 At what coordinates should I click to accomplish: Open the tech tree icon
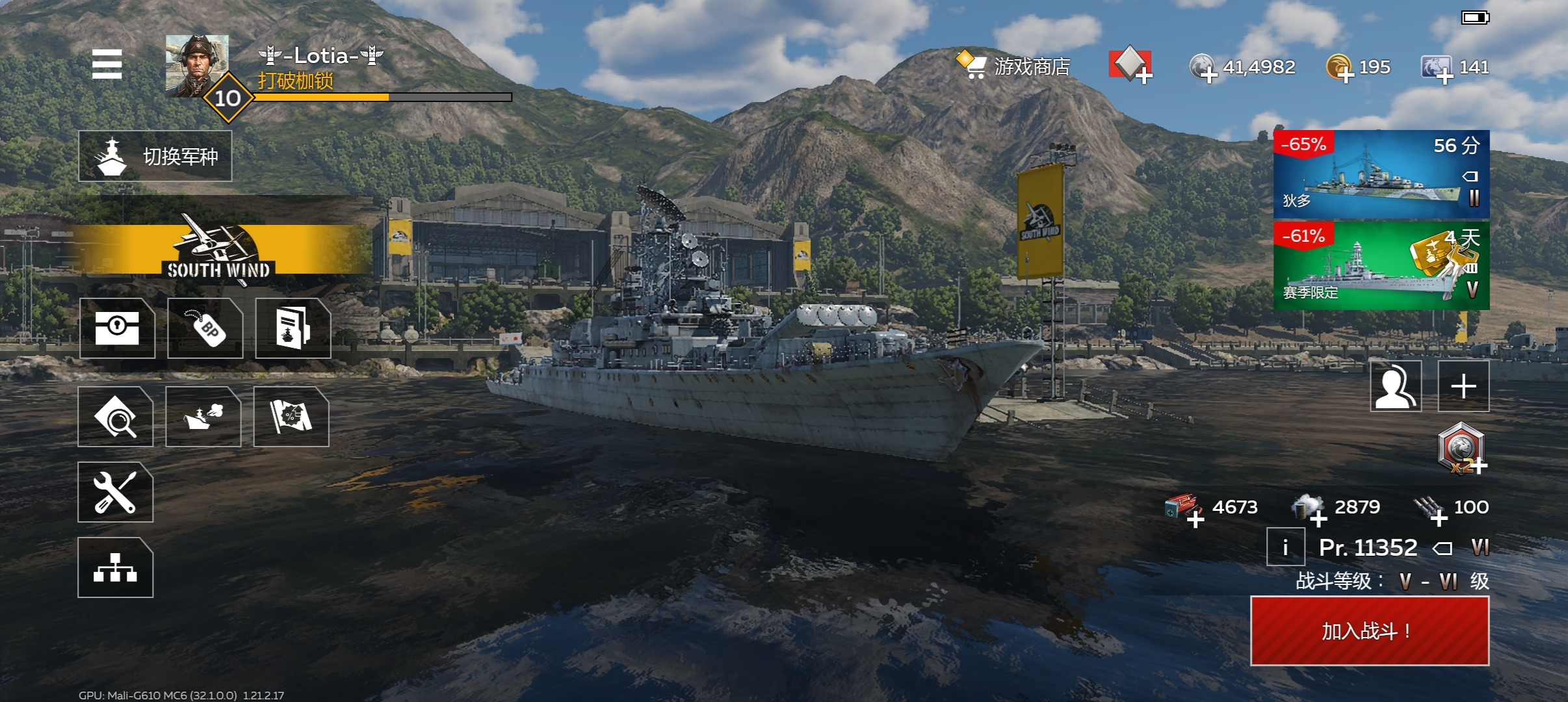click(x=116, y=567)
